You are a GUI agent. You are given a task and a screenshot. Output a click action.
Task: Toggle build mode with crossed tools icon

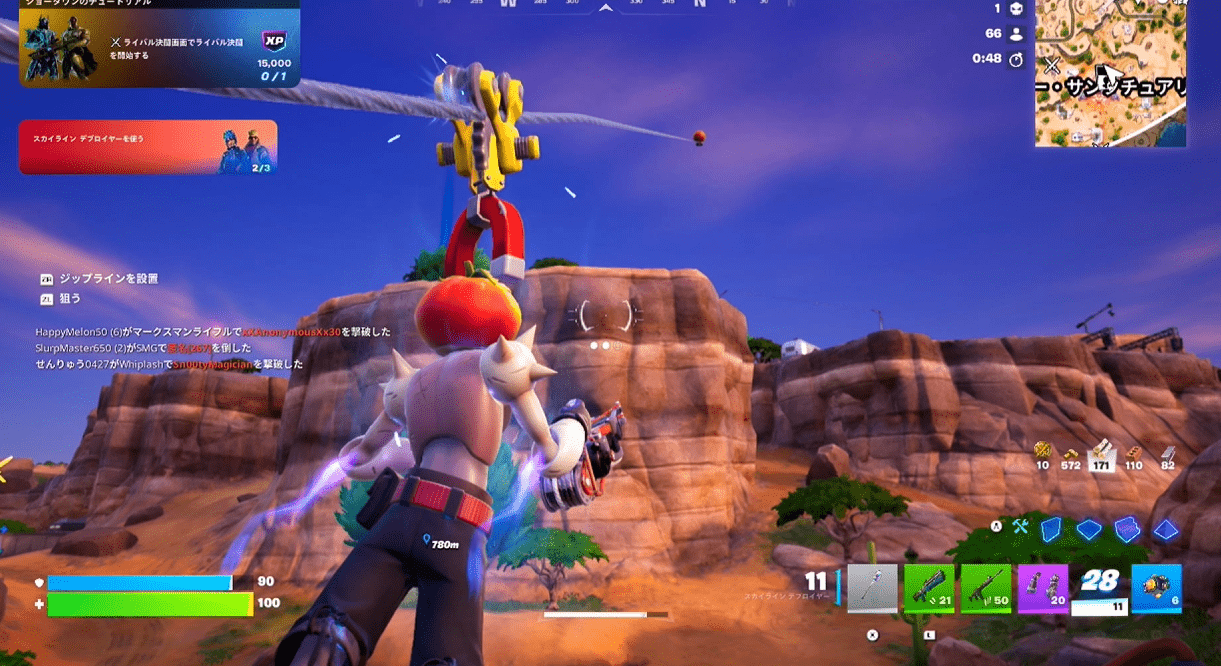(x=1020, y=526)
